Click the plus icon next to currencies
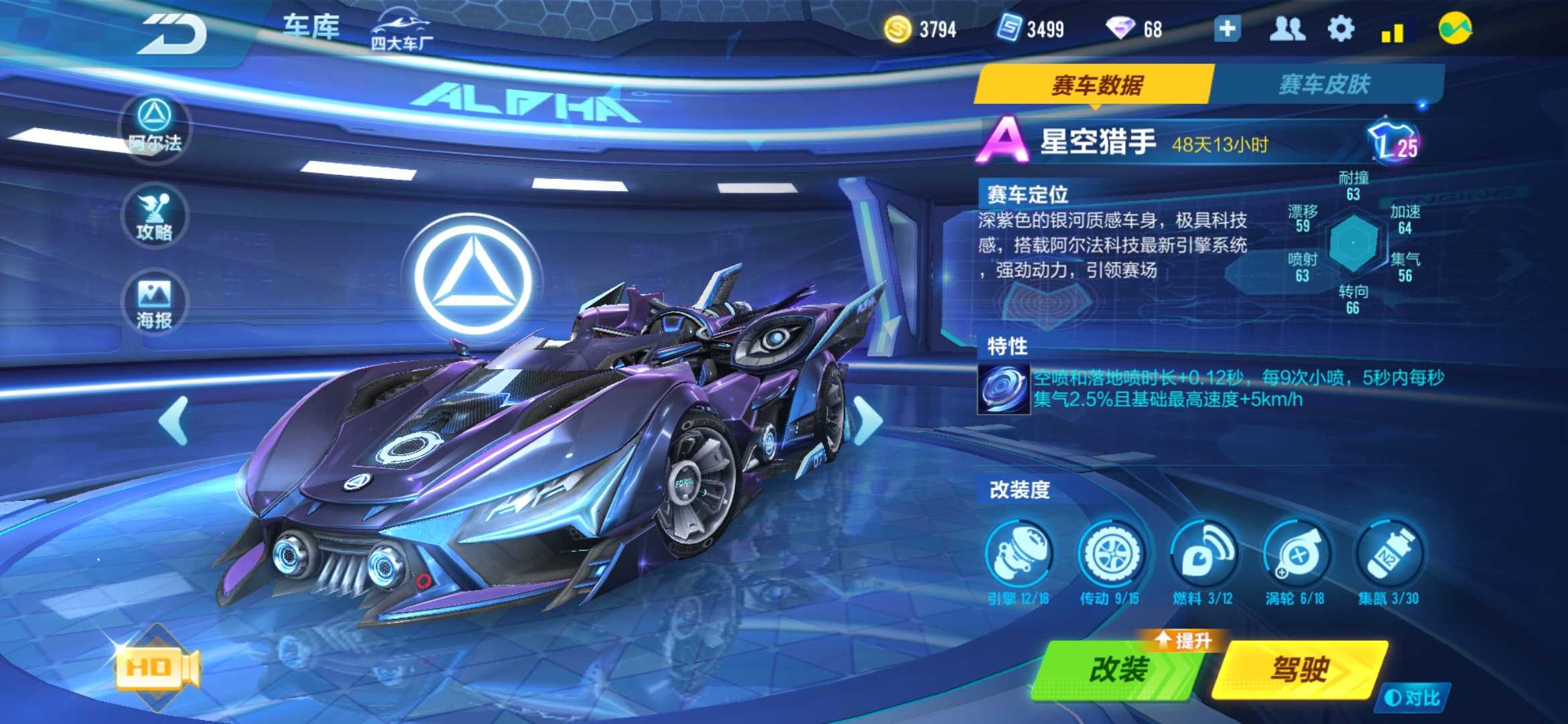 tap(1228, 28)
